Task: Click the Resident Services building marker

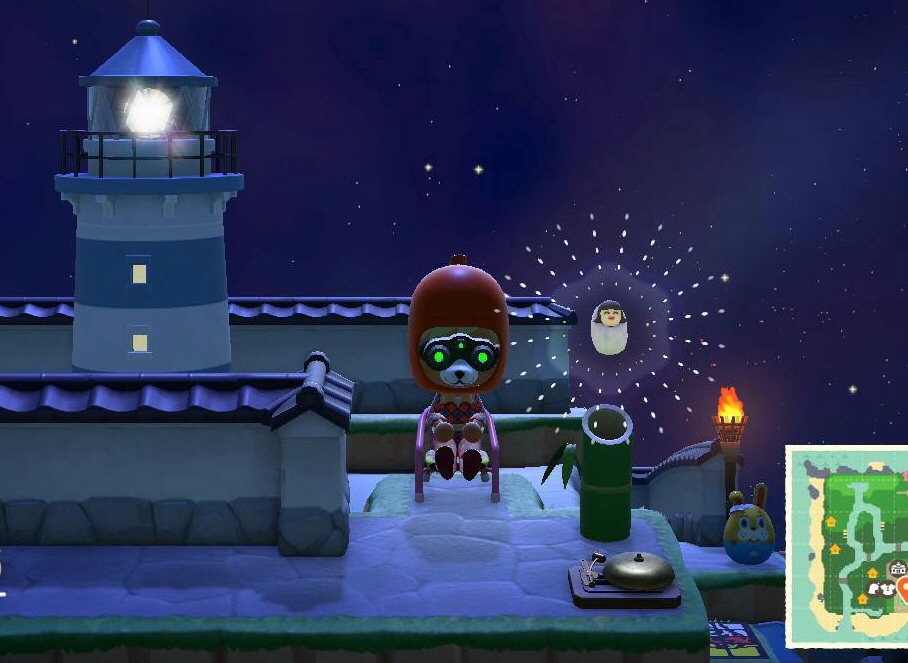Action: (898, 569)
